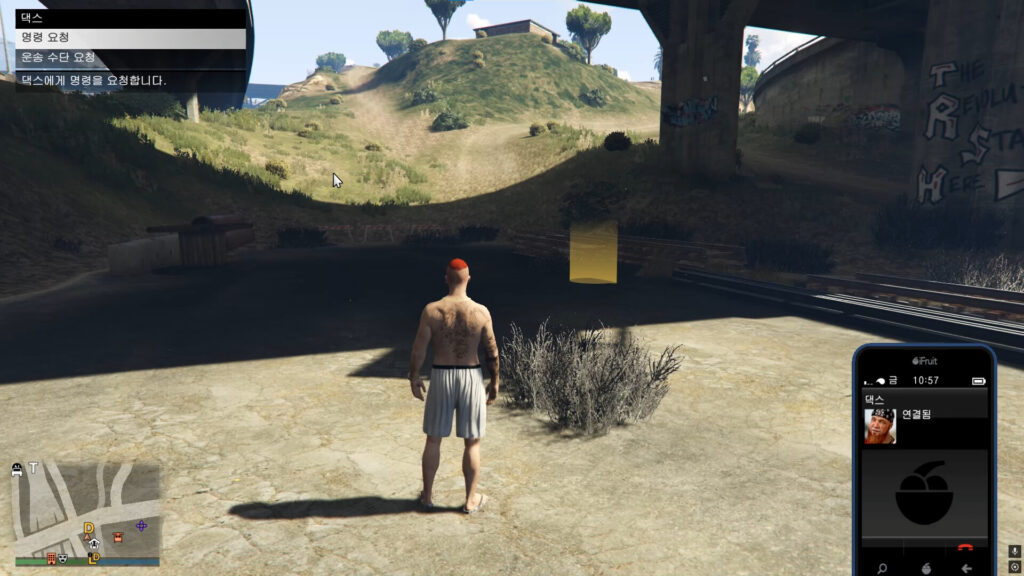Click the purple cross marker on minimap
The image size is (1024, 576).
141,525
